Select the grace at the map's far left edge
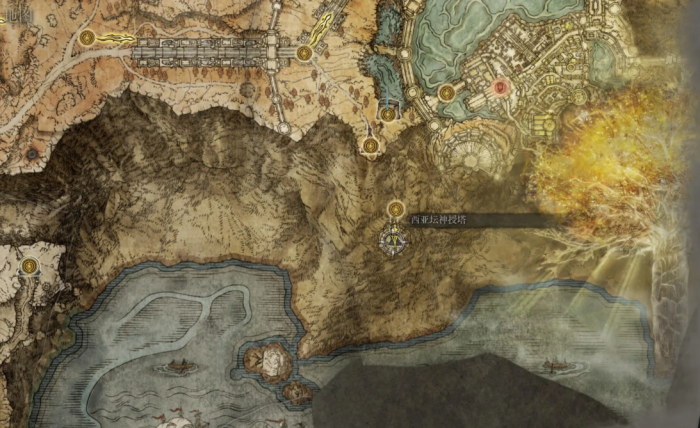 point(30,266)
